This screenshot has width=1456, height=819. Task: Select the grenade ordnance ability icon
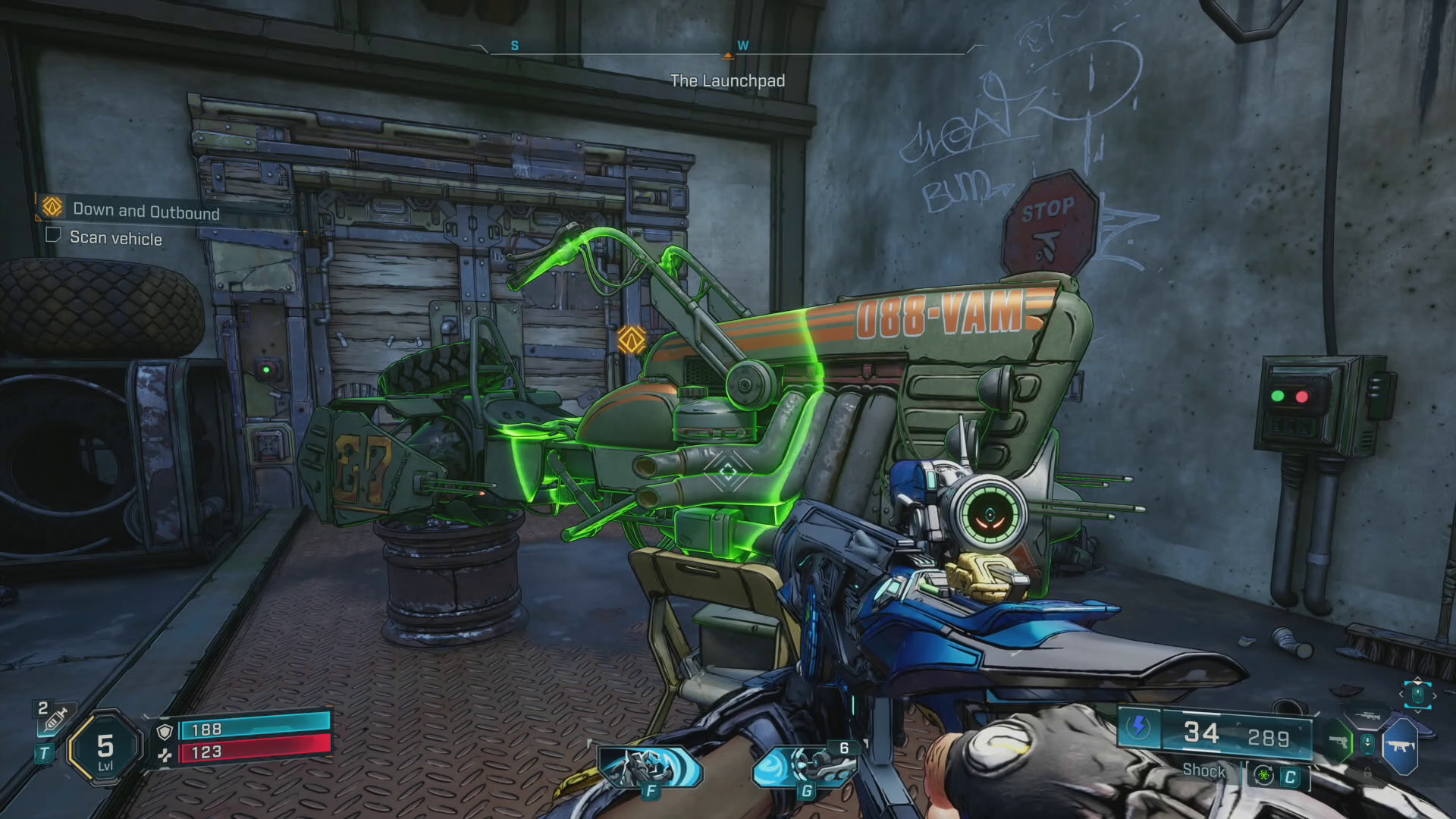tap(805, 767)
